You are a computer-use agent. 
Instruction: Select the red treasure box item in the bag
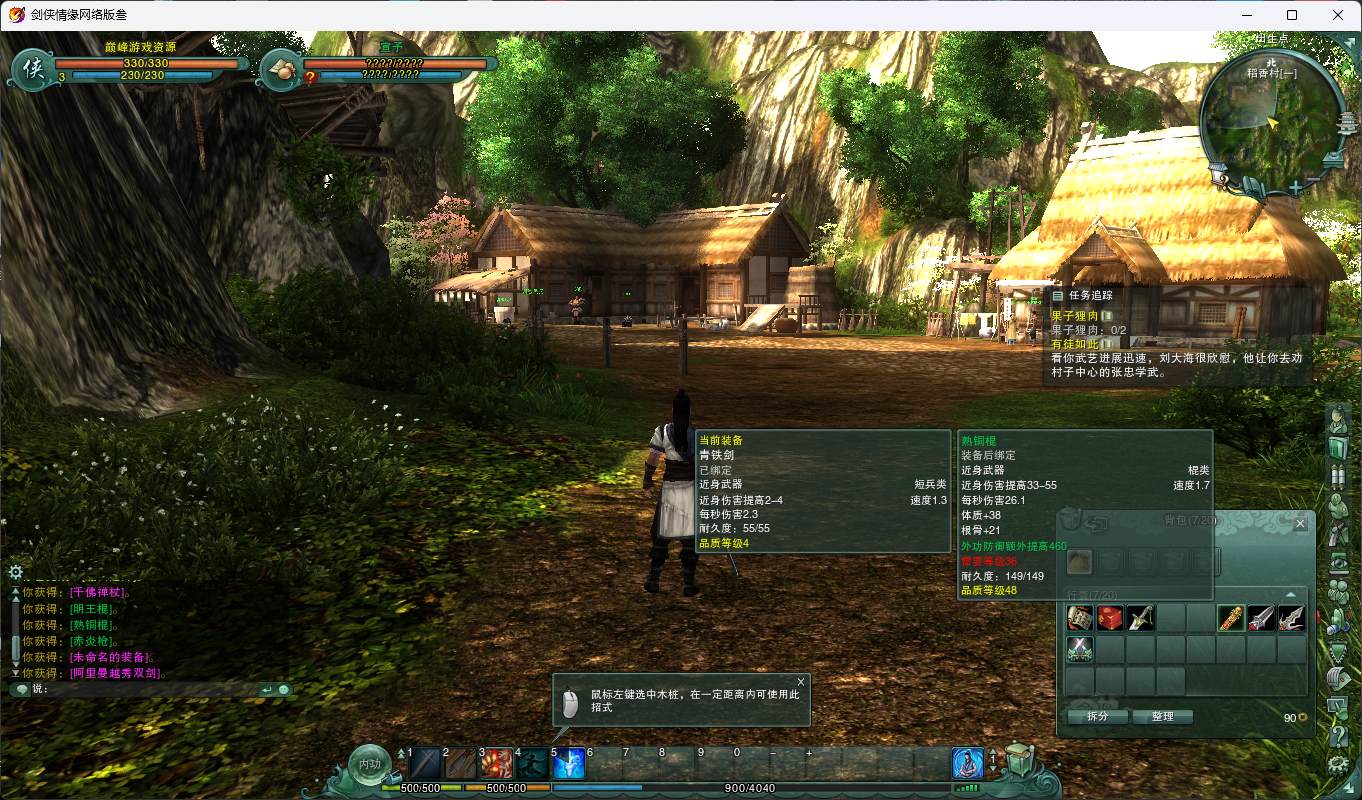pos(1110,618)
